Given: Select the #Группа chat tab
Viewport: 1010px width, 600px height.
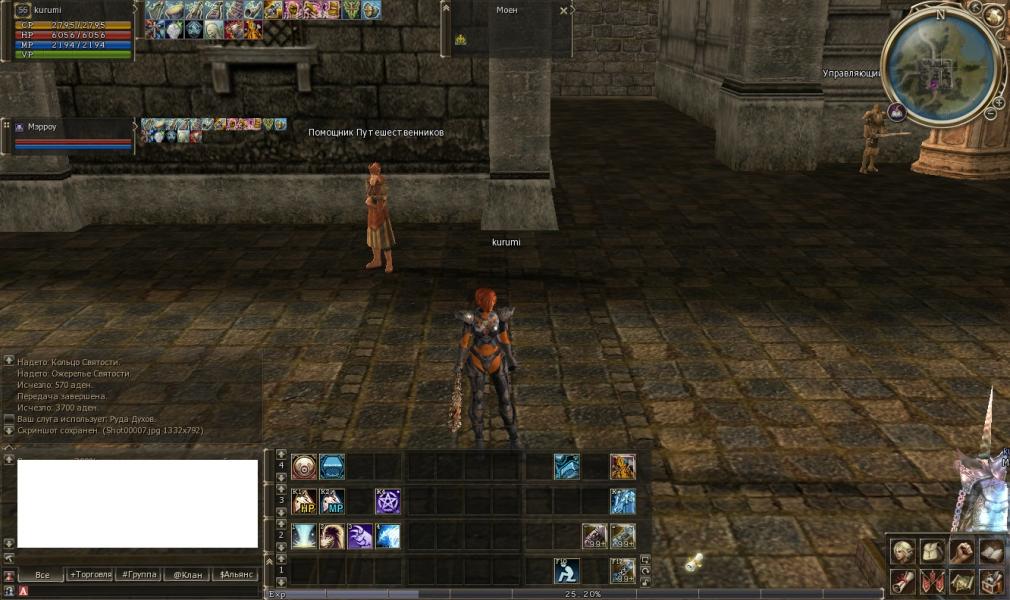Looking at the screenshot, I should pyautogui.click(x=137, y=575).
